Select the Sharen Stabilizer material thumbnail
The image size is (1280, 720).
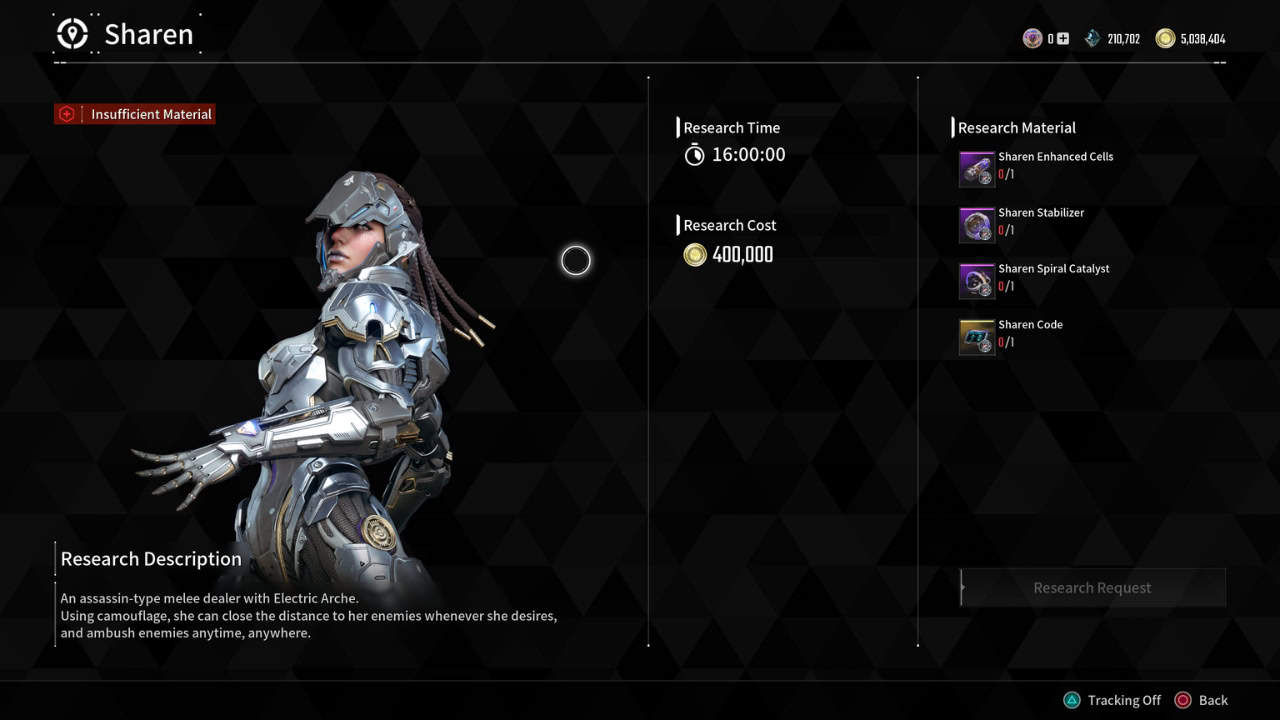[x=976, y=224]
